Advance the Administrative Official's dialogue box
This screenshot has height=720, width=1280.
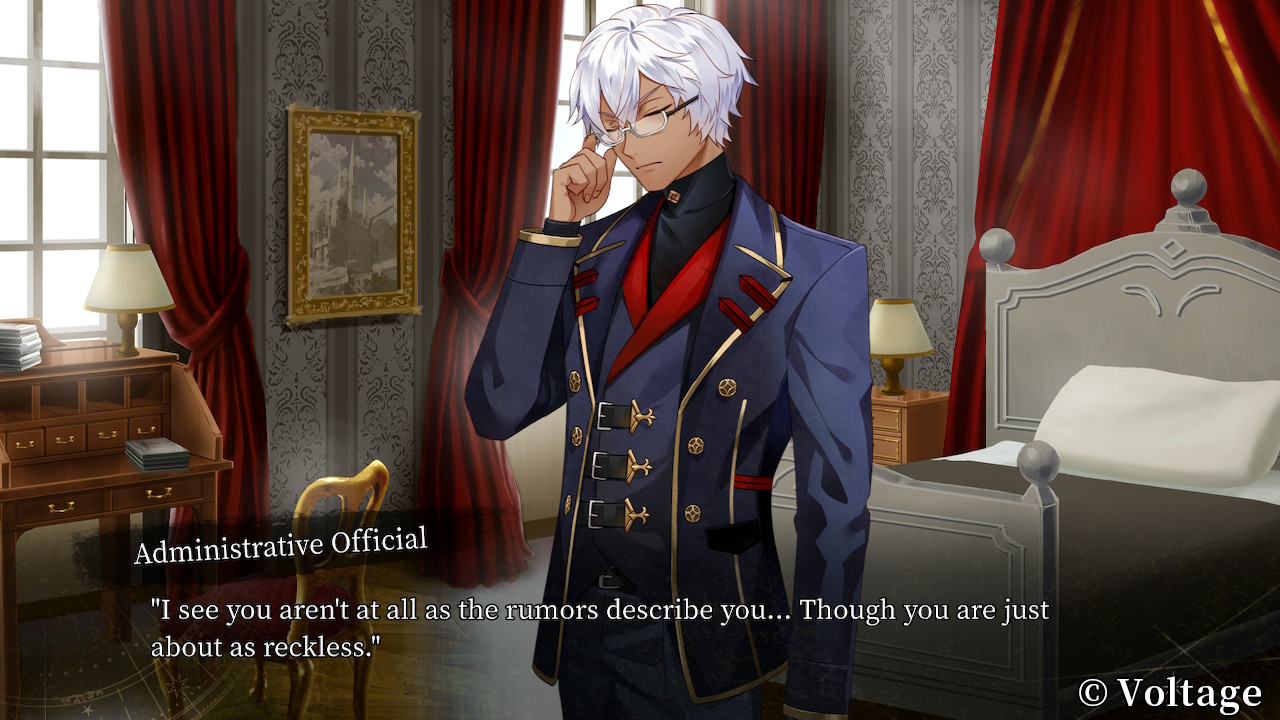[x=600, y=628]
